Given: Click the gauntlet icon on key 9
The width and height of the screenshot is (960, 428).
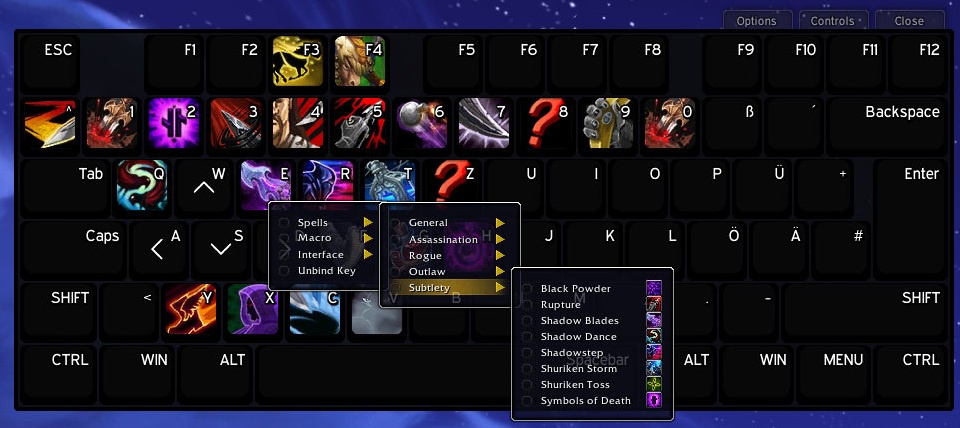Looking at the screenshot, I should click(607, 122).
